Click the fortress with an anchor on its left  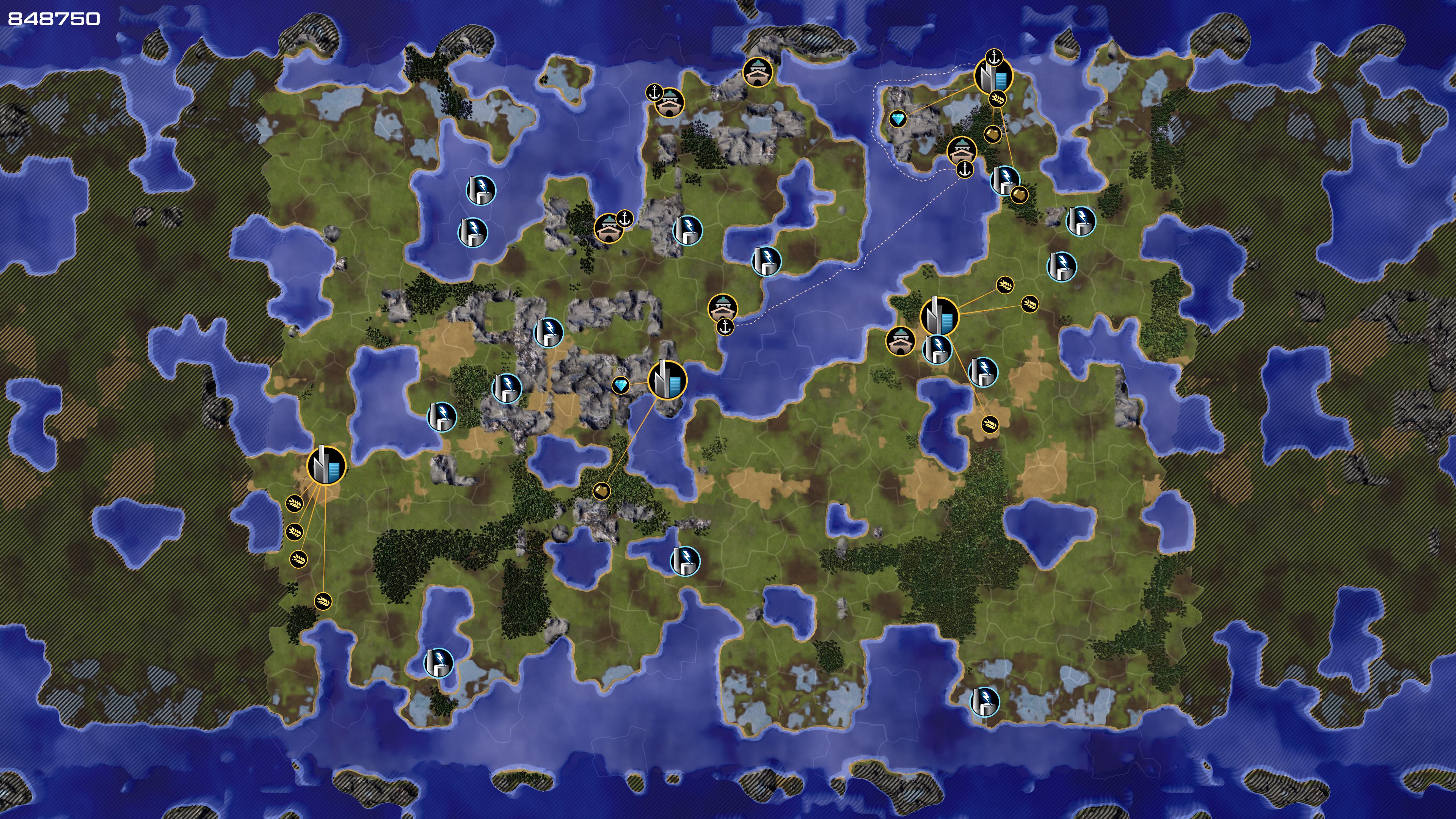(x=670, y=103)
